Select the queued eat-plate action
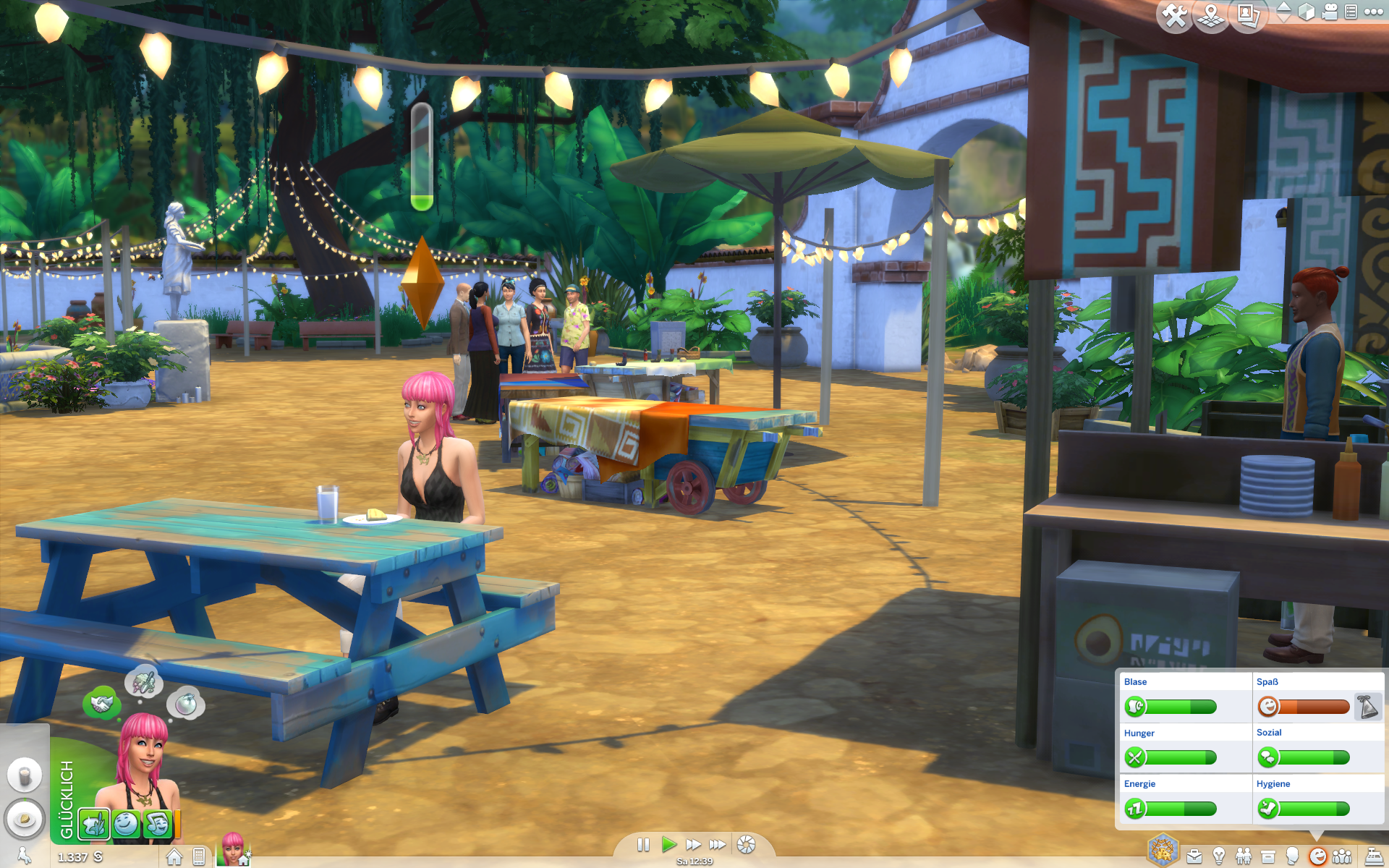 click(x=25, y=819)
